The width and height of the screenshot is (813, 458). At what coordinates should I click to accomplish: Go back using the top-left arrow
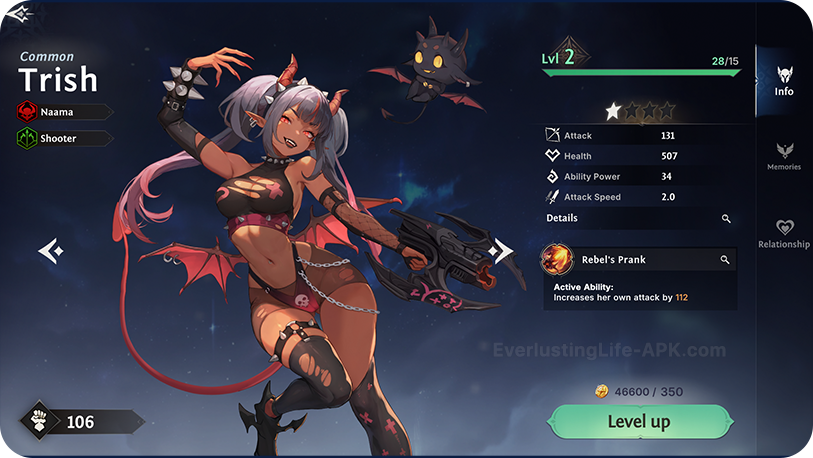pos(19,14)
